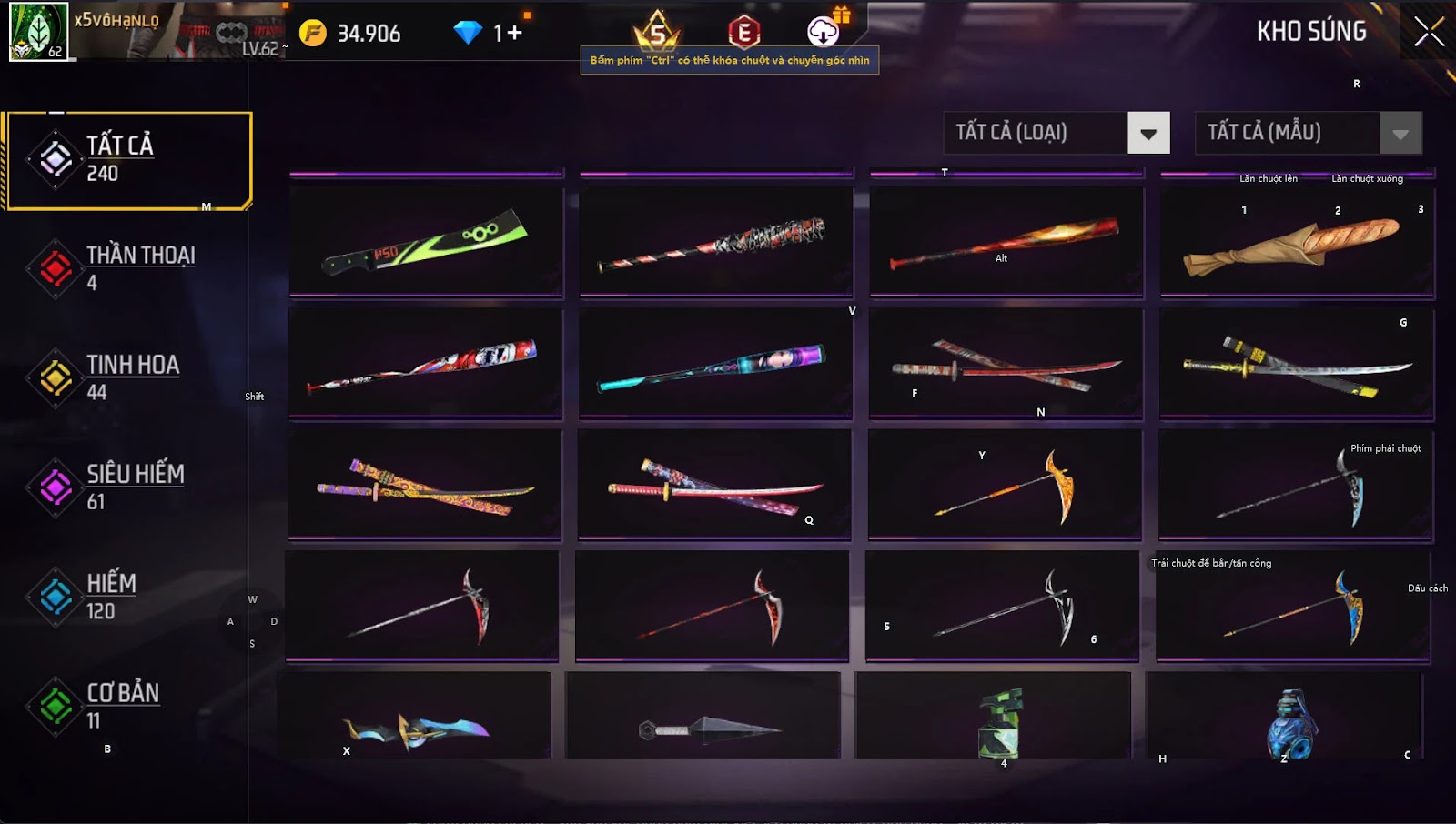Open the player profile avatar

point(38,31)
